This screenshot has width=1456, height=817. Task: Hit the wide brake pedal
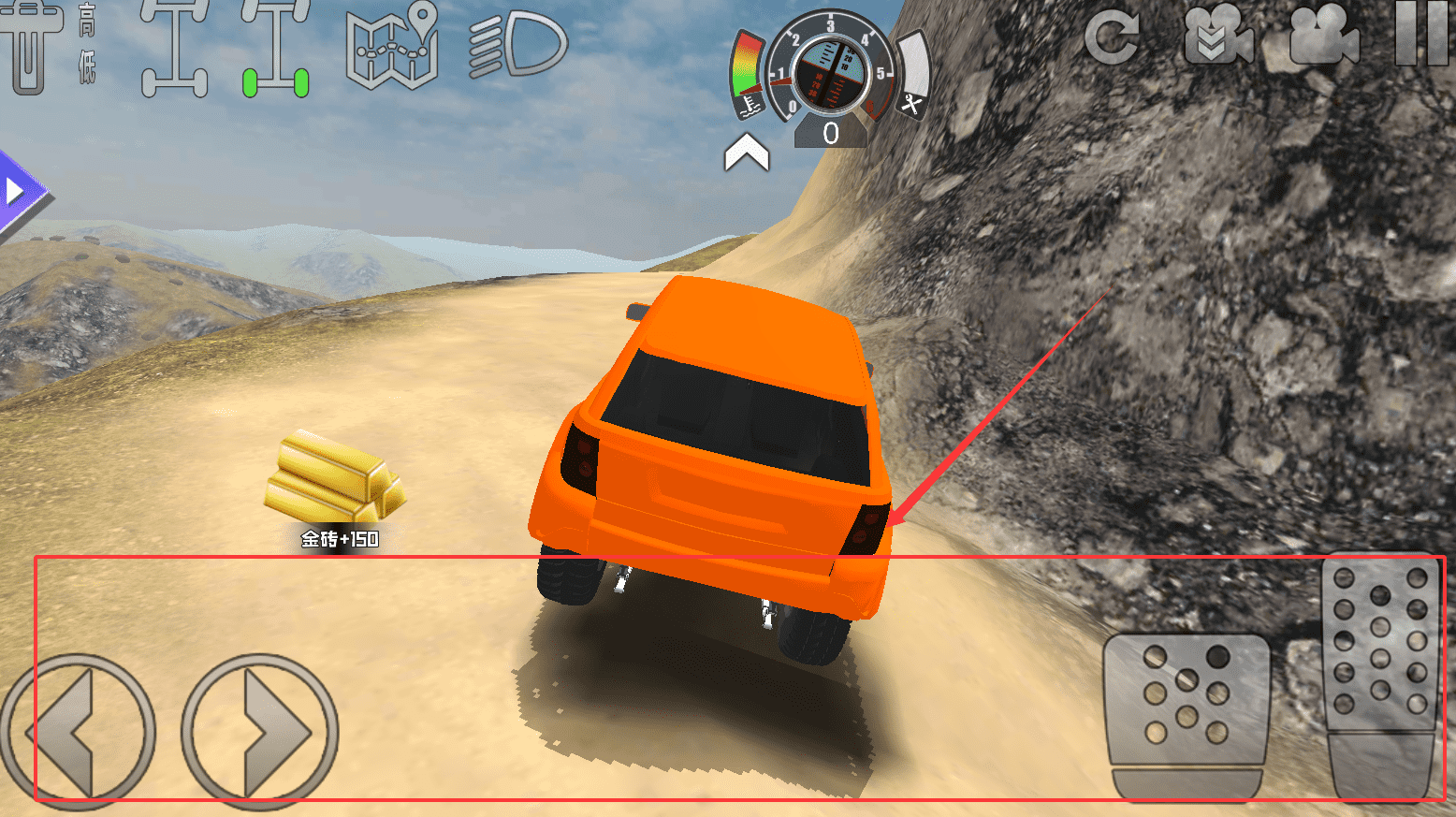pos(1187,716)
